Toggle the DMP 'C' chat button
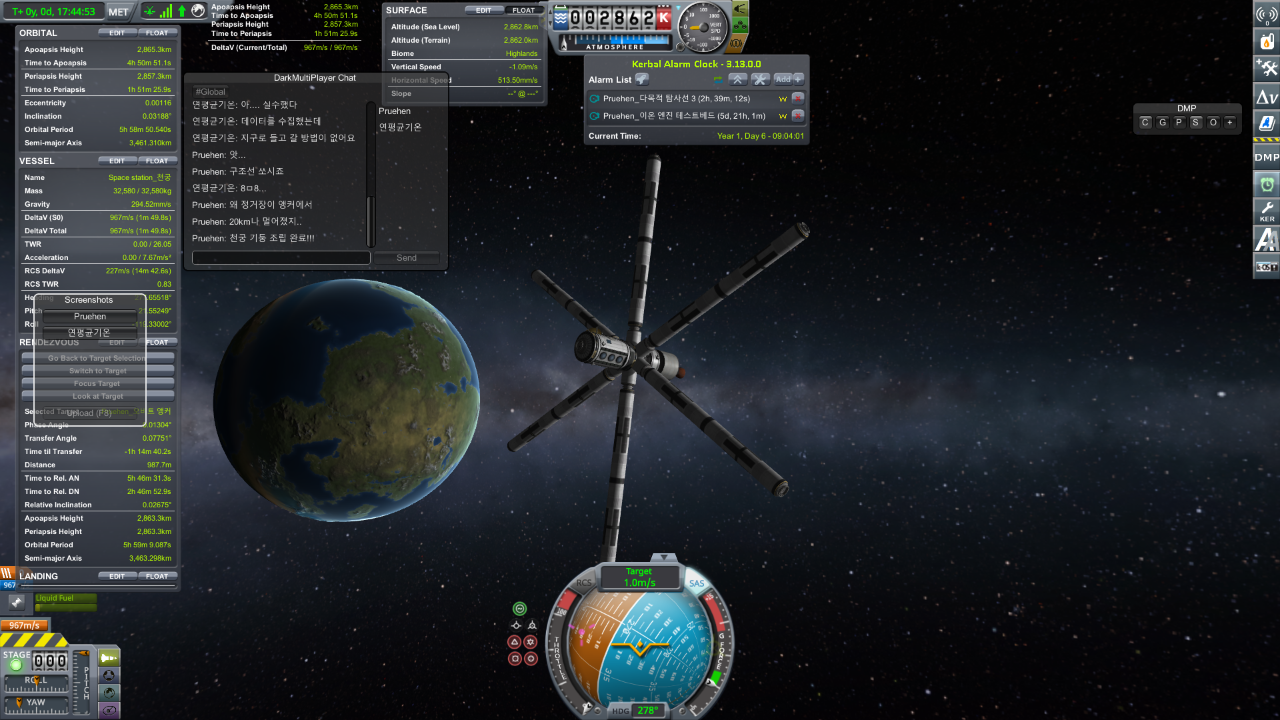The width and height of the screenshot is (1280, 720). [x=1146, y=122]
